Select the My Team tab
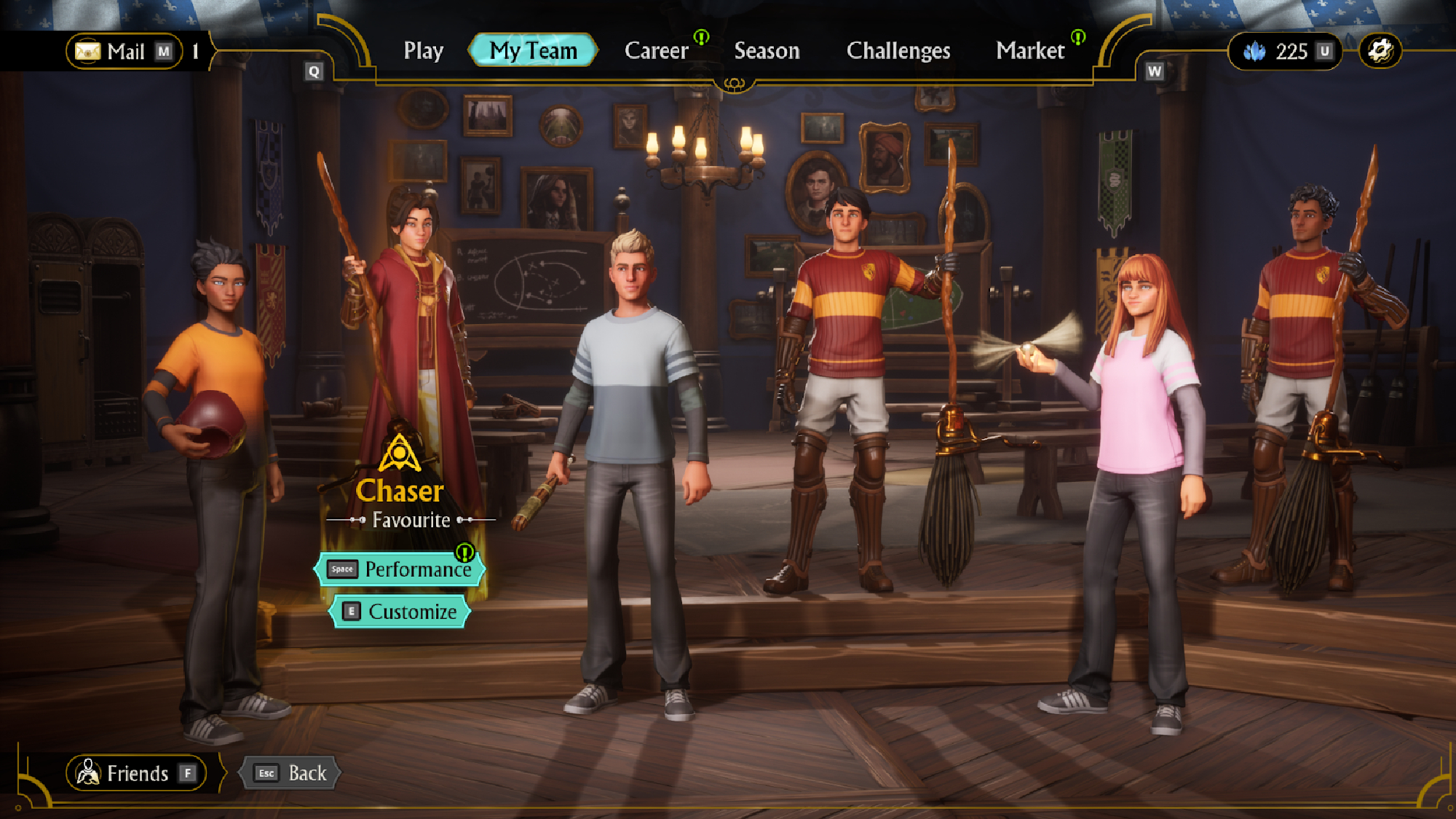1456x819 pixels. click(x=533, y=51)
